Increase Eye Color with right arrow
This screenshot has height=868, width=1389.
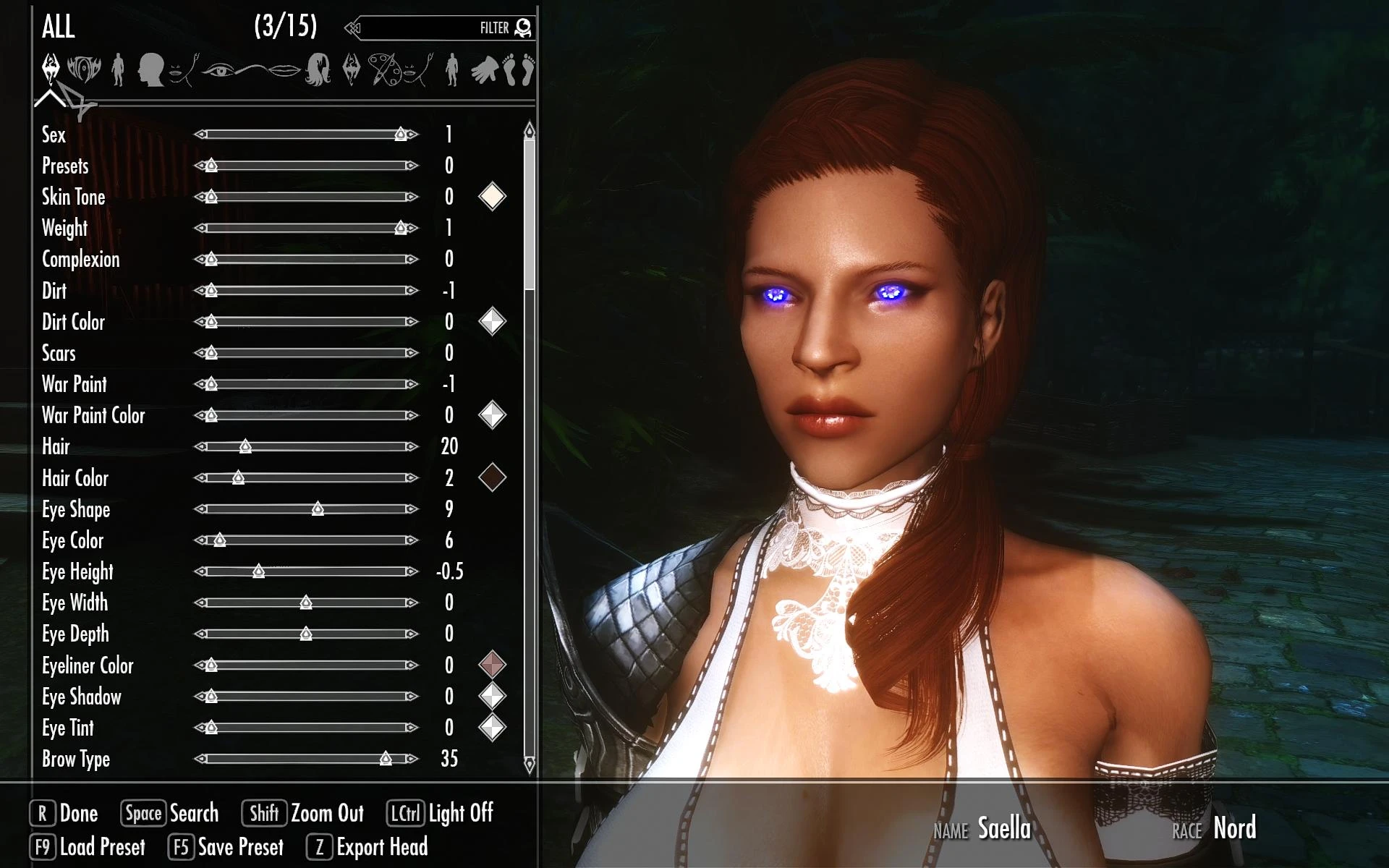tap(412, 540)
